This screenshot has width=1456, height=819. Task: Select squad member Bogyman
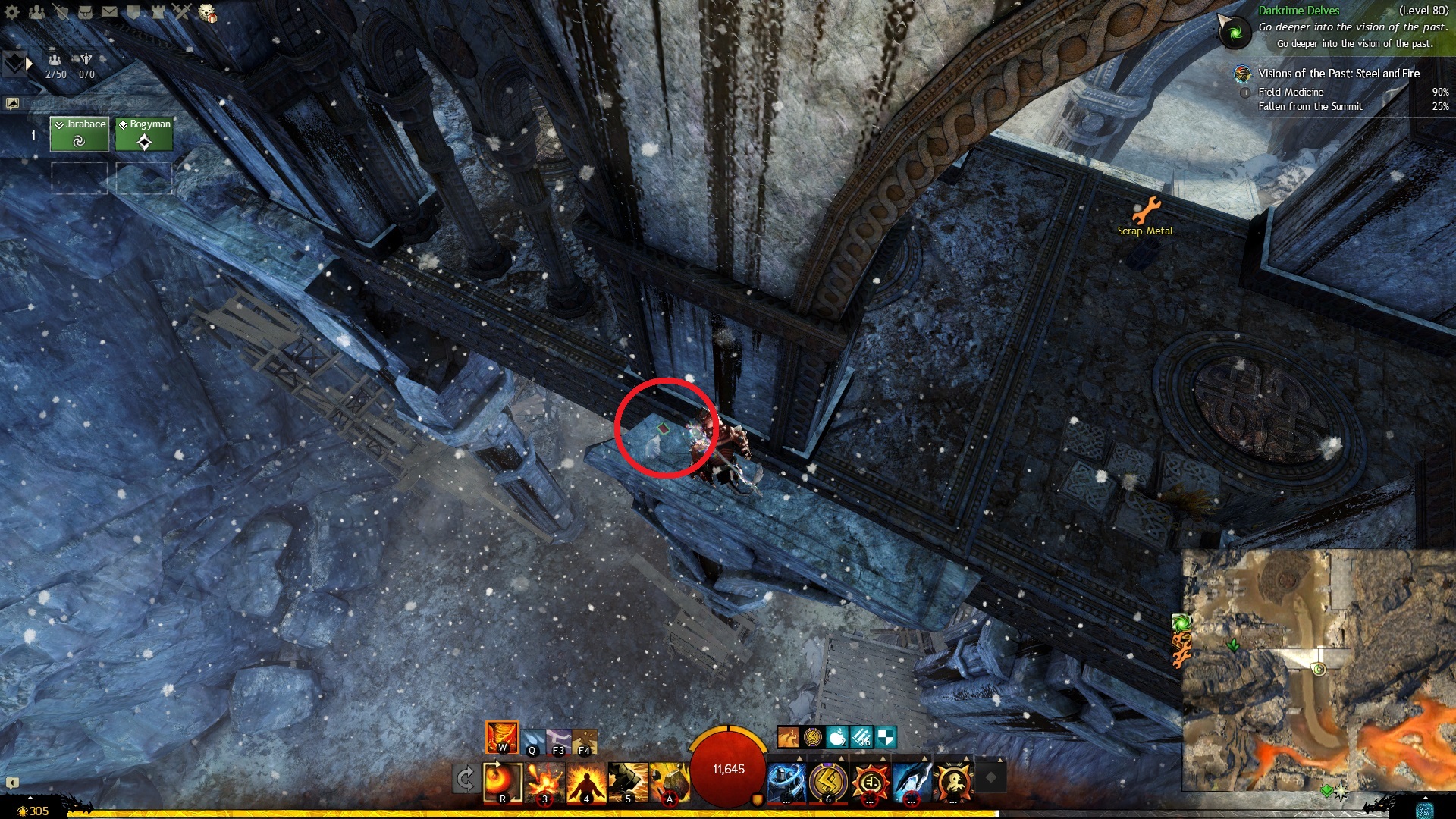[x=144, y=133]
